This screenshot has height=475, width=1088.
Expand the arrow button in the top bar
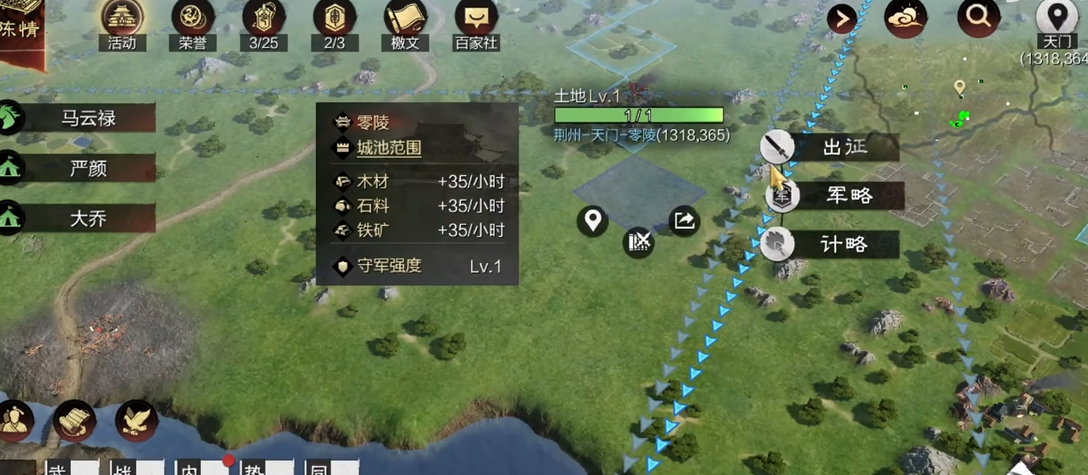pos(842,18)
